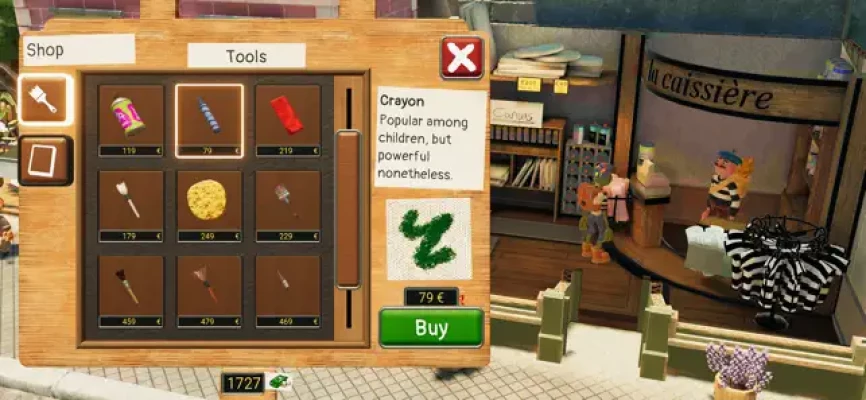Select the yellow sponge item

click(209, 205)
